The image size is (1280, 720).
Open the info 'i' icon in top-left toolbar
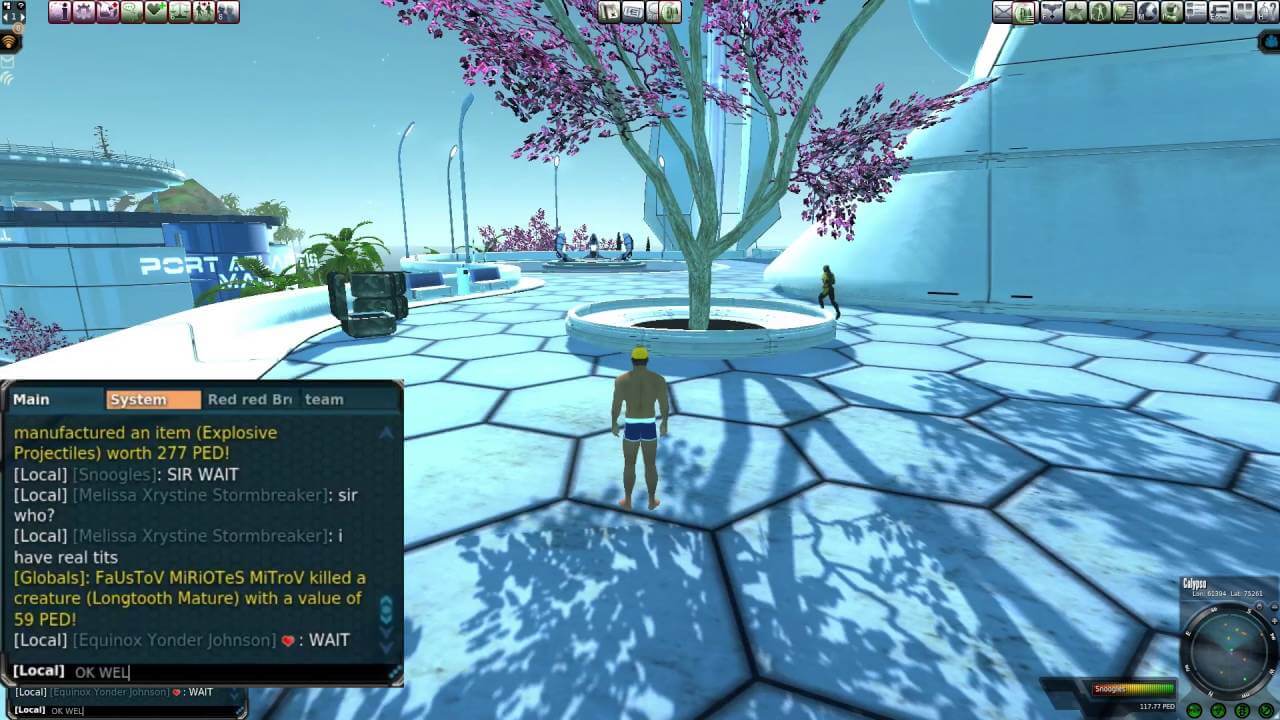[60, 12]
